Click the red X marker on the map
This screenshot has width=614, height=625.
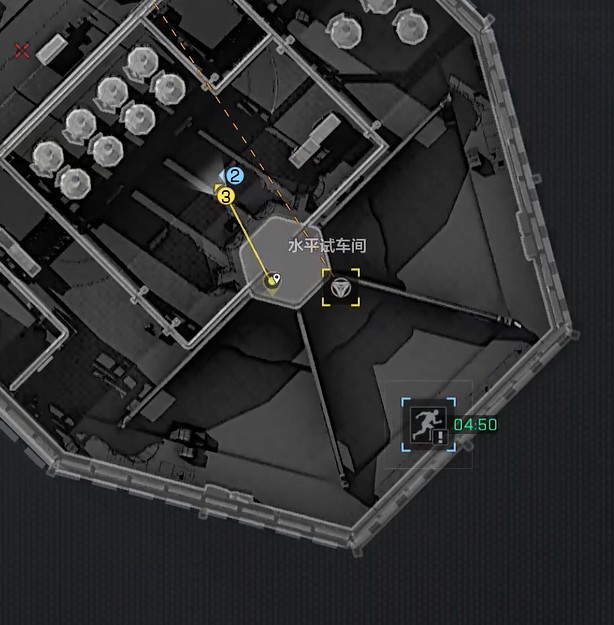click(x=22, y=50)
